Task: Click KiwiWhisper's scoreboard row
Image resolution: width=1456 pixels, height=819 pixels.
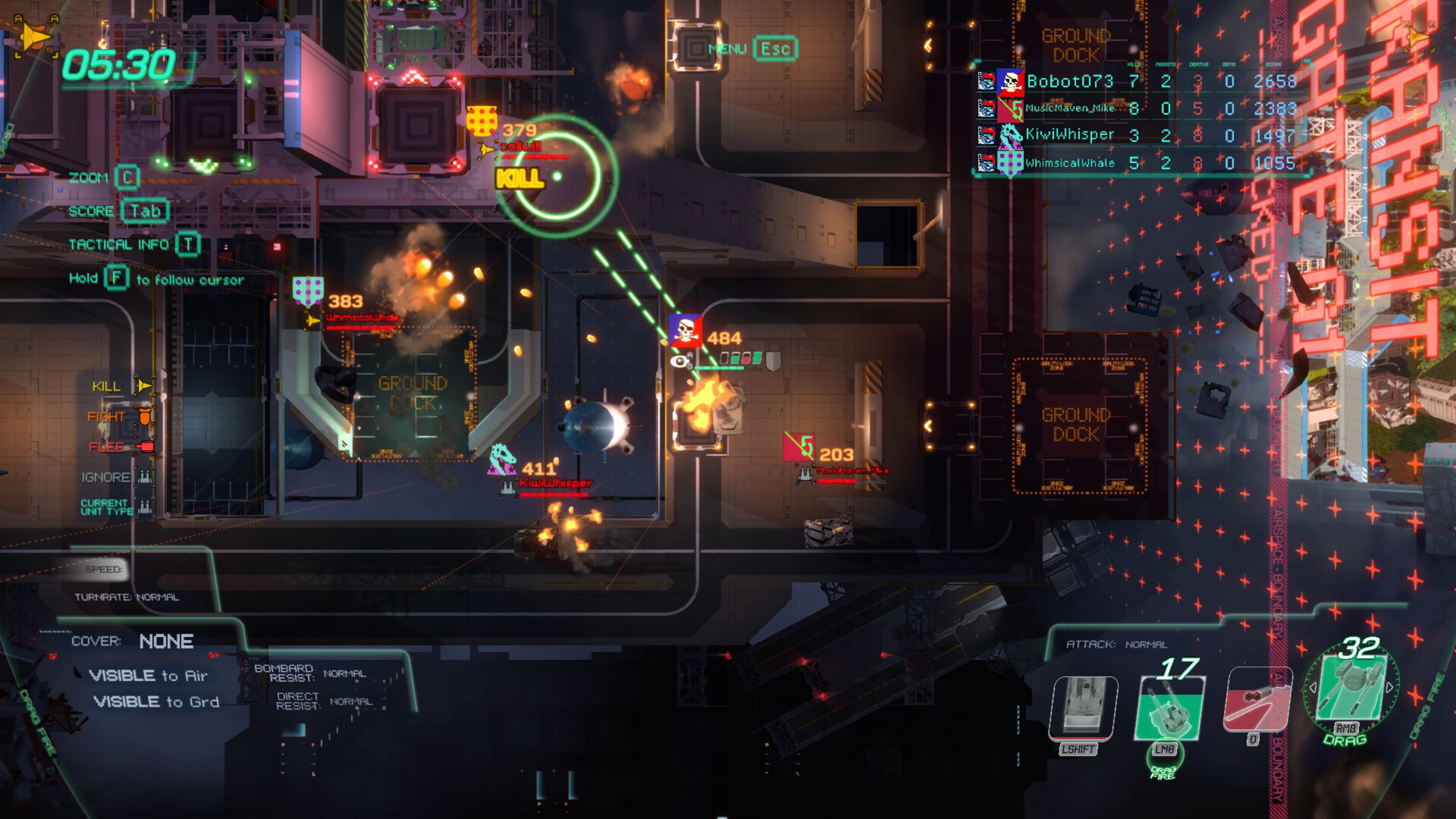Action: point(1069,133)
